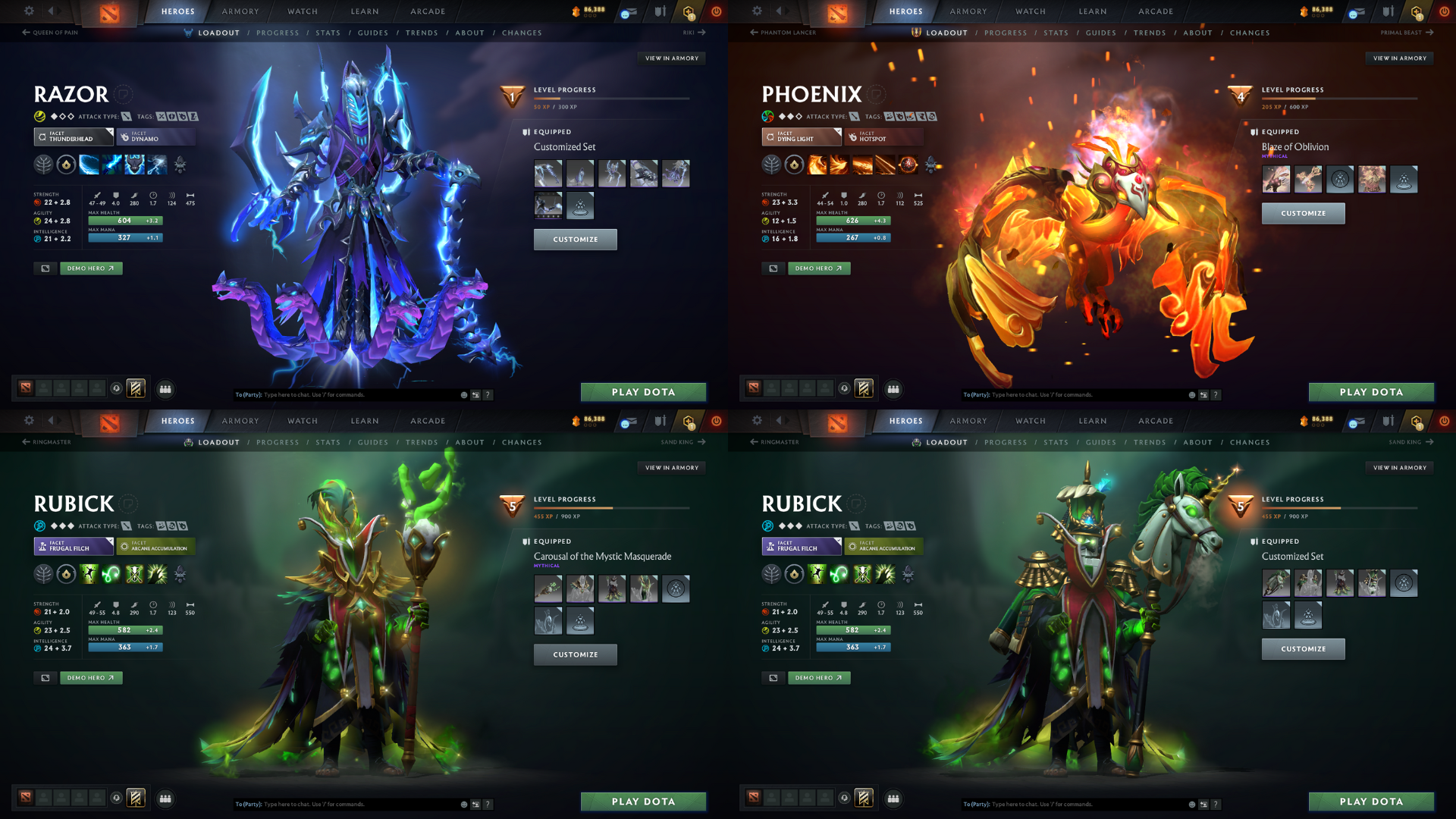Select Rubick's Spell Steal ability icon
1456x819 pixels.
(157, 576)
